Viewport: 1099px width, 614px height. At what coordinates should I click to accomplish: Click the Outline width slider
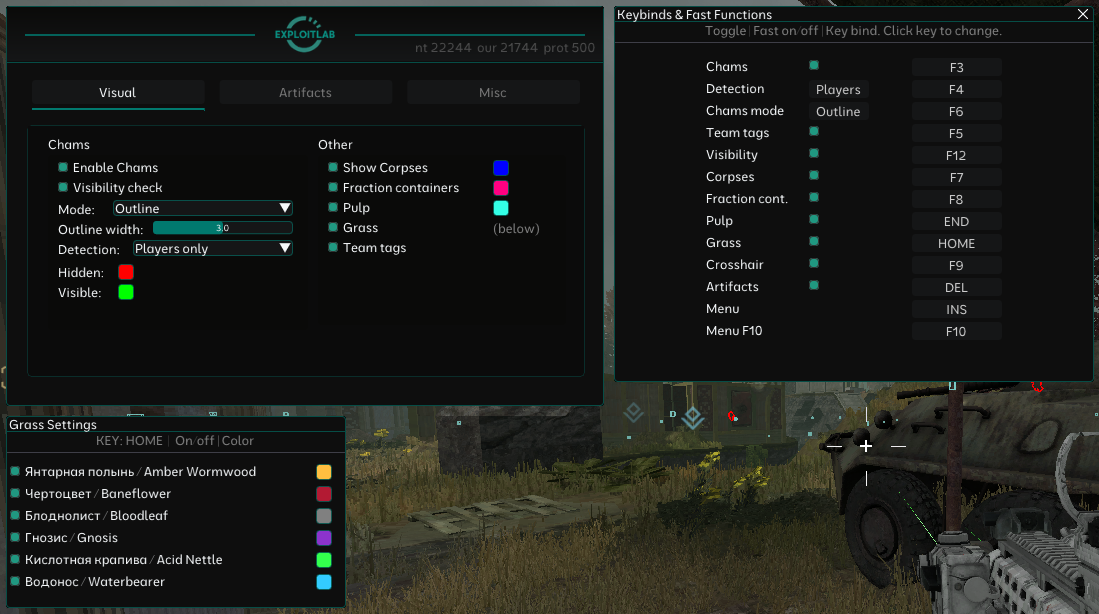pos(222,228)
